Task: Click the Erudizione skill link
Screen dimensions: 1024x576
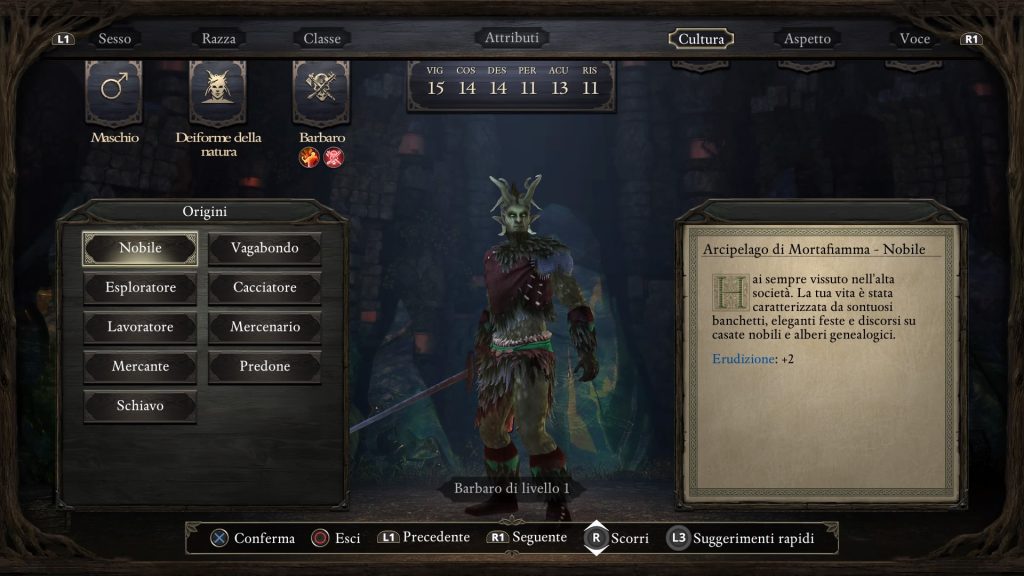Action: tap(744, 359)
